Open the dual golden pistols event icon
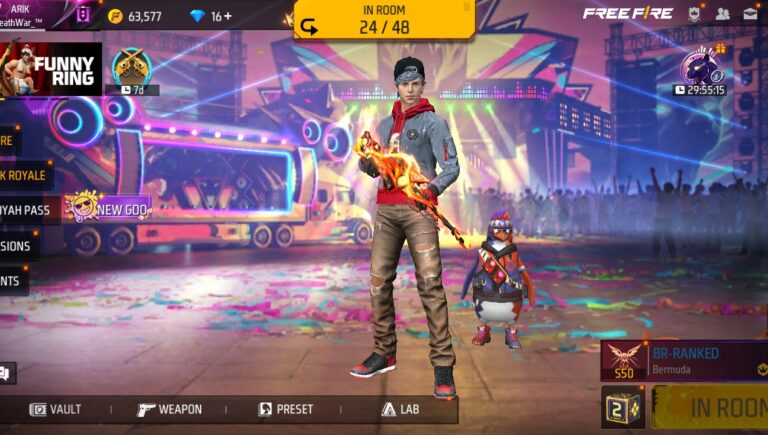Image resolution: width=768 pixels, height=435 pixels. tap(130, 67)
